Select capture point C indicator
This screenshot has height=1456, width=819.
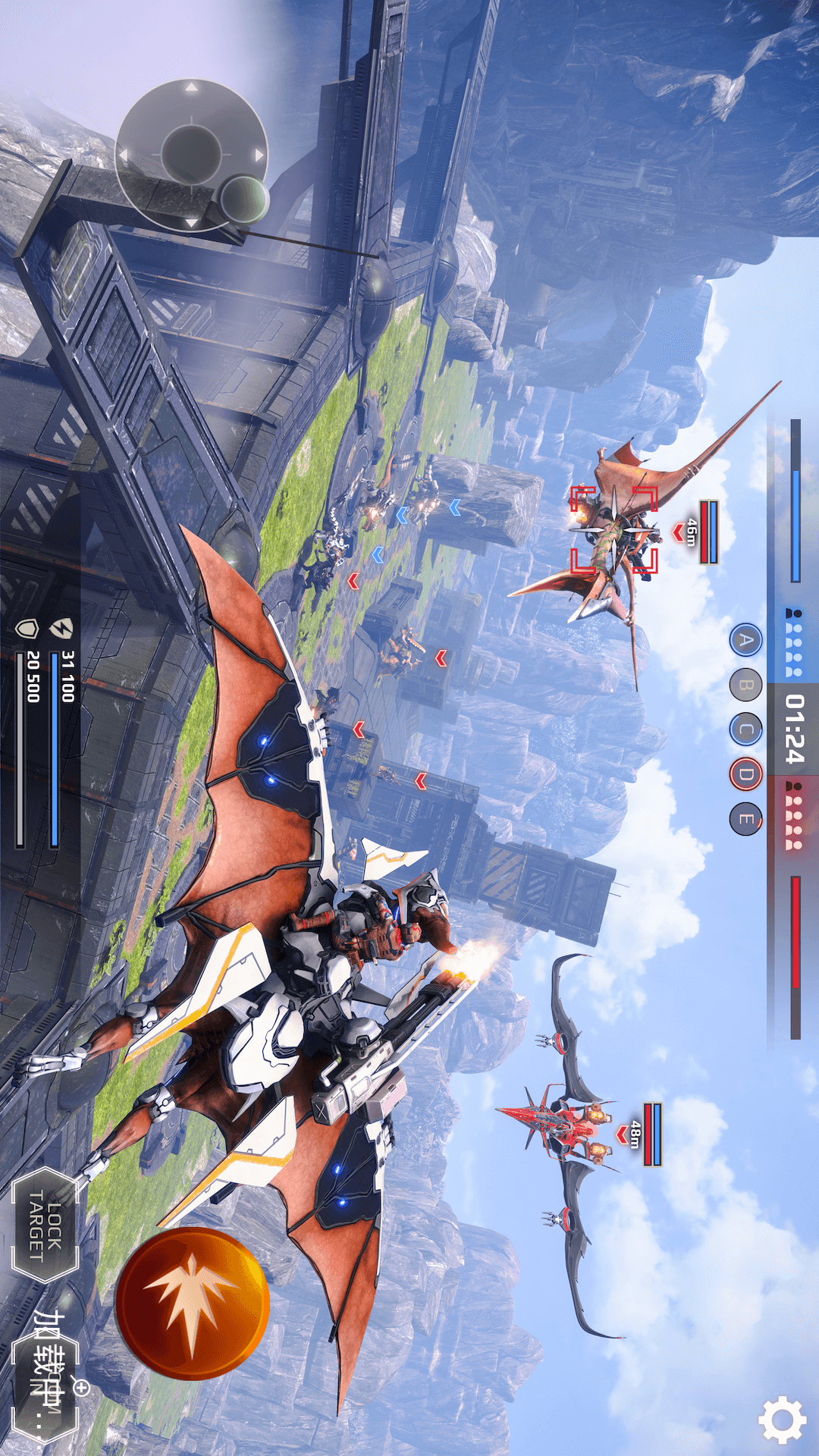pyautogui.click(x=746, y=730)
